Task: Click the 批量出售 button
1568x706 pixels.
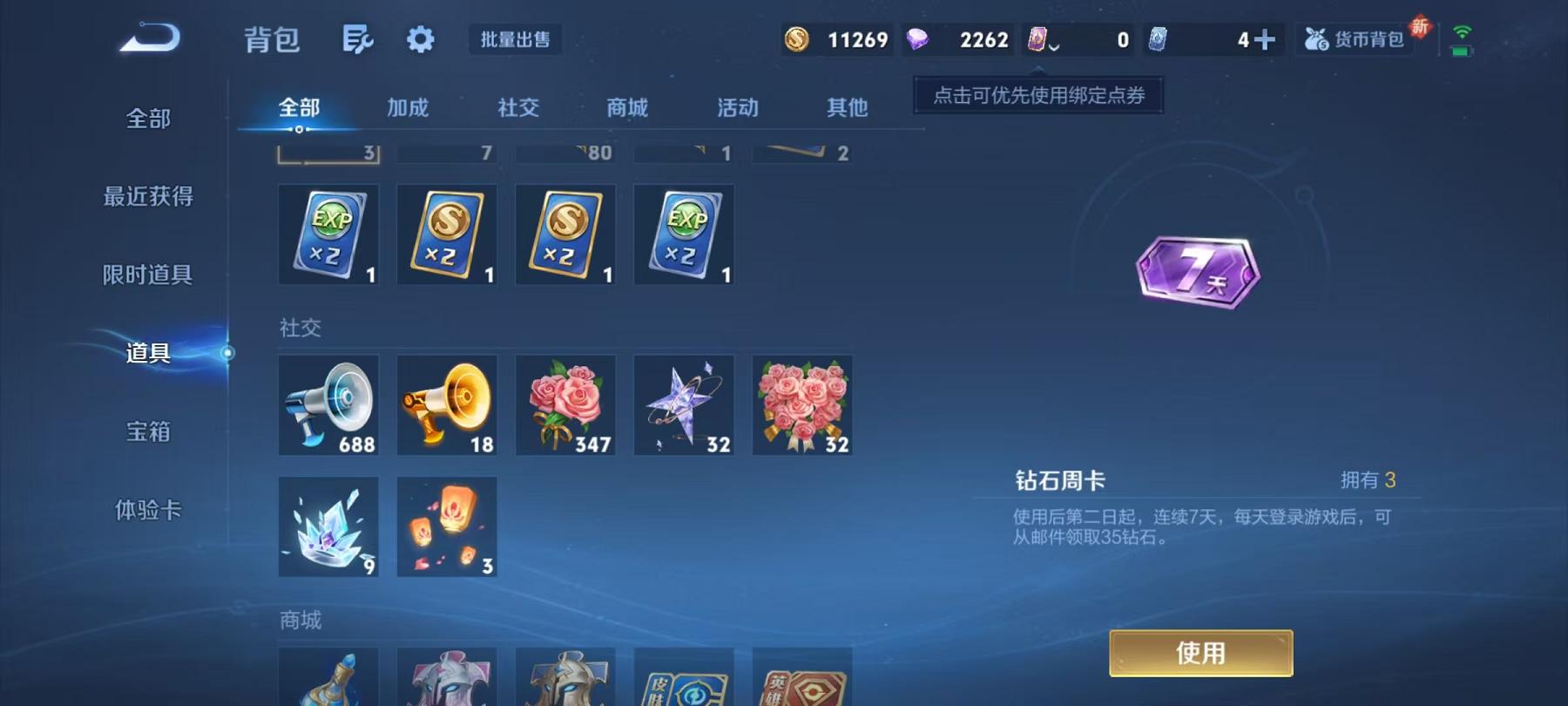Action: click(515, 39)
